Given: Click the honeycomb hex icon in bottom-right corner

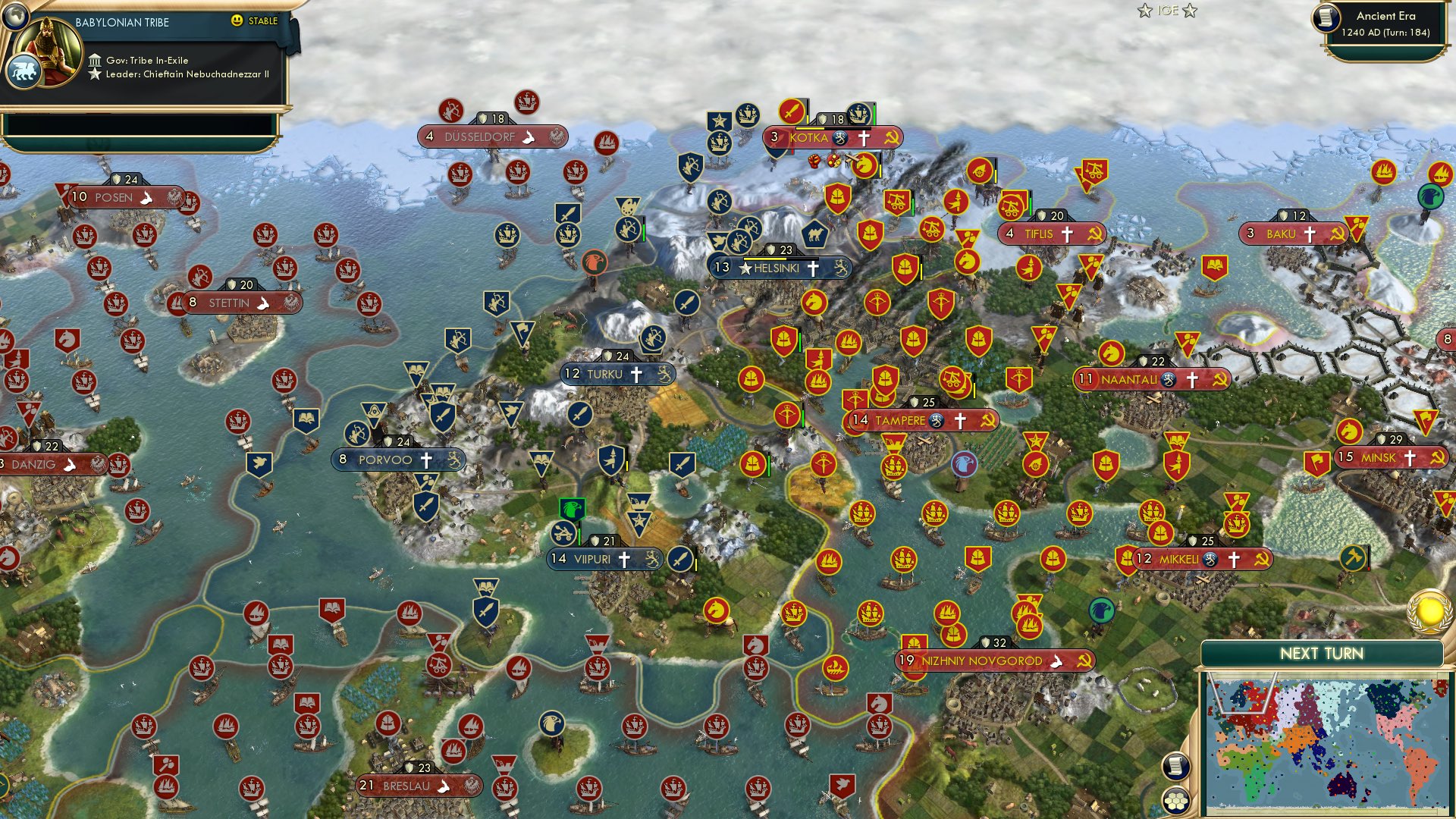Looking at the screenshot, I should click(1175, 802).
